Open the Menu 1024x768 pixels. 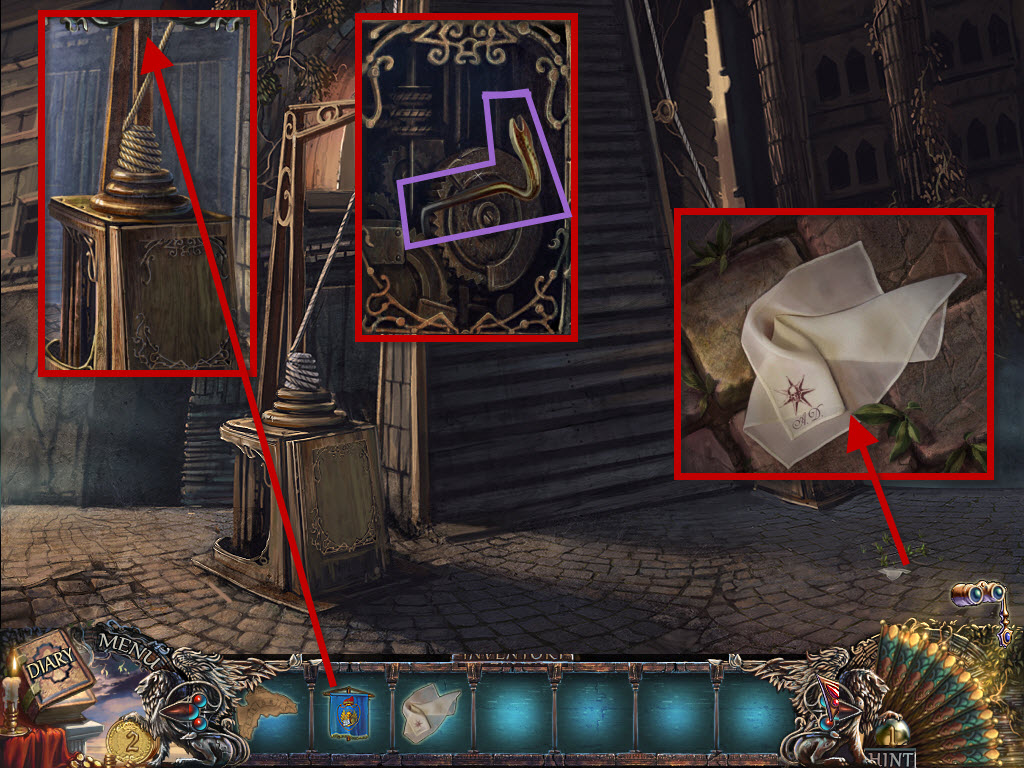click(129, 651)
